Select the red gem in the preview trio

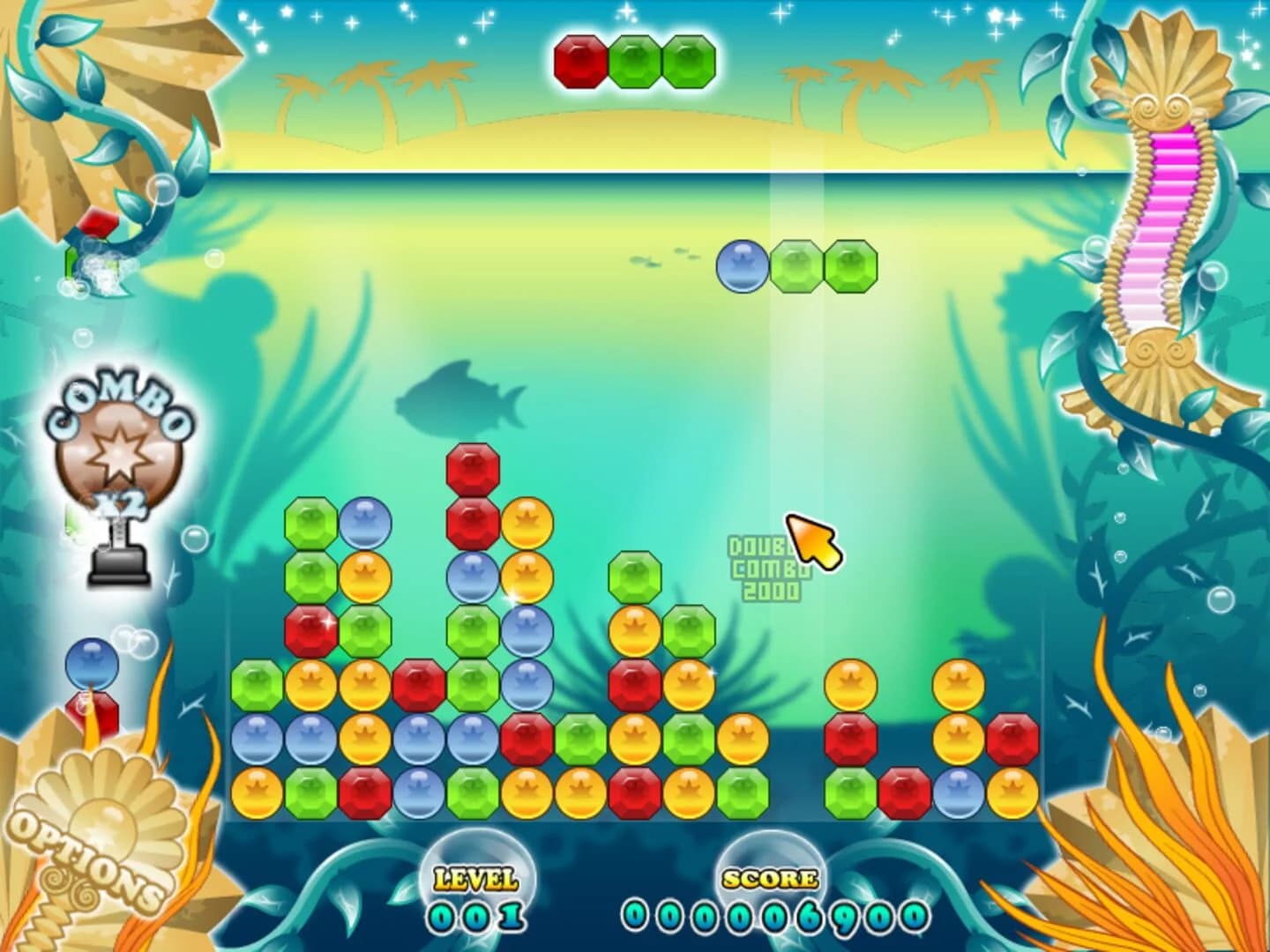[579, 59]
